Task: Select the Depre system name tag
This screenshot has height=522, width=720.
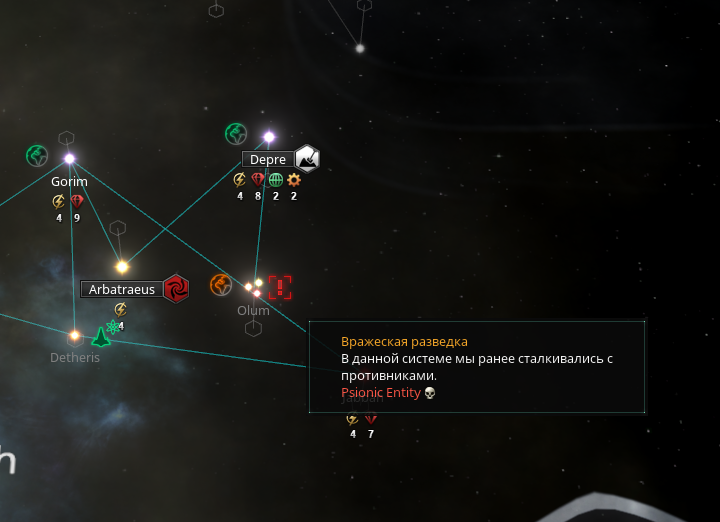Action: (x=268, y=159)
